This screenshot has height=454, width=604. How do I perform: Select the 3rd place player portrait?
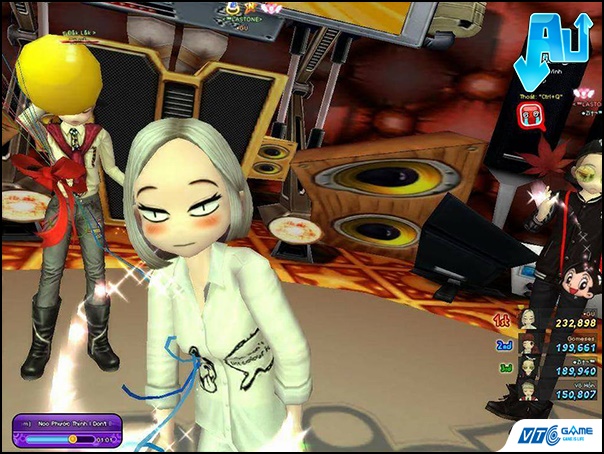click(527, 368)
